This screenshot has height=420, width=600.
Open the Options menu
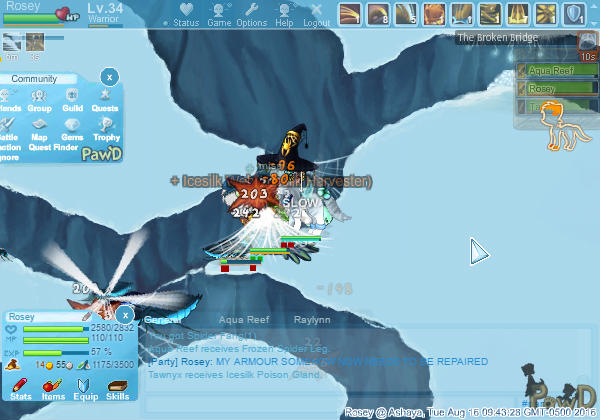point(251,15)
